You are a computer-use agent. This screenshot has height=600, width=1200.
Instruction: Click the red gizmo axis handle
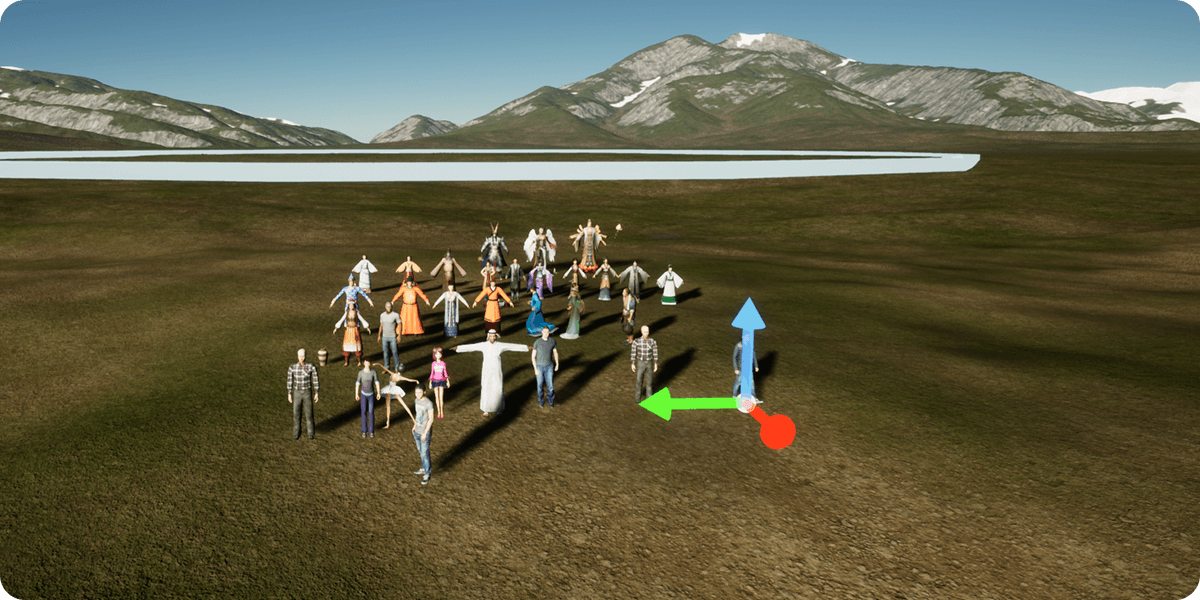point(776,431)
